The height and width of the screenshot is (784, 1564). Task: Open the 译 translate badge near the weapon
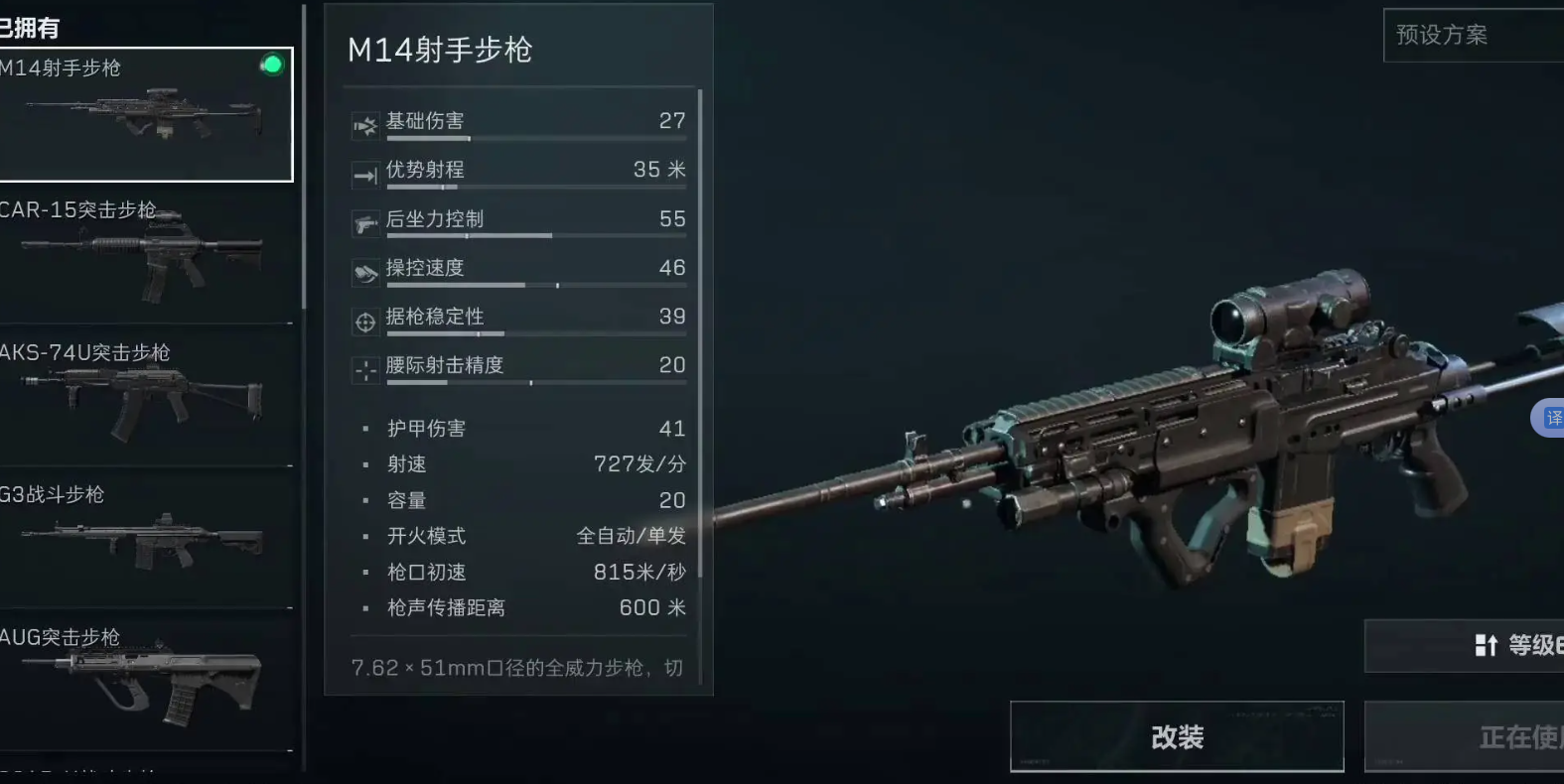pos(1551,418)
